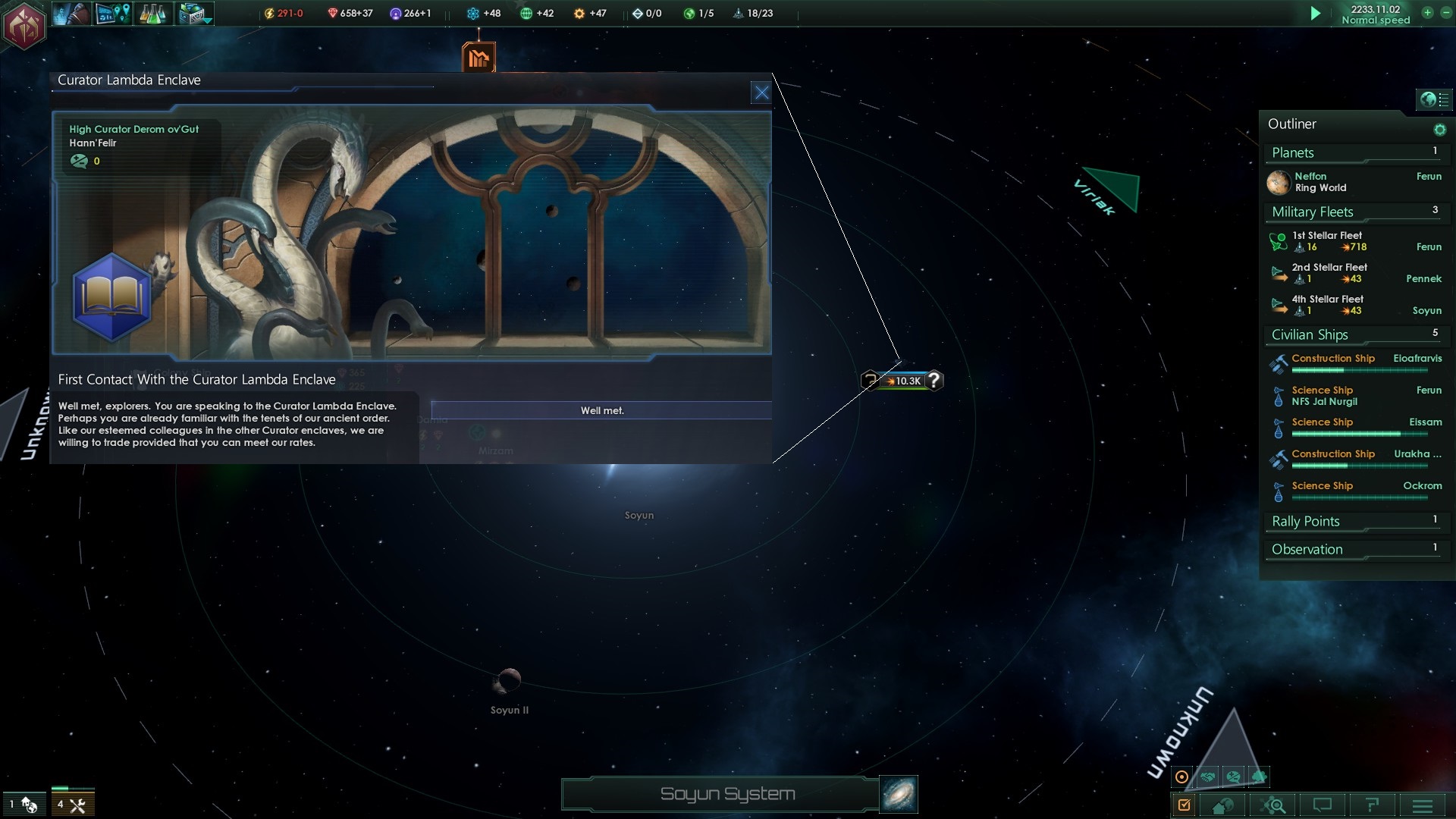Close the Curator Lambda Enclave window
The width and height of the screenshot is (1456, 819).
(x=761, y=93)
